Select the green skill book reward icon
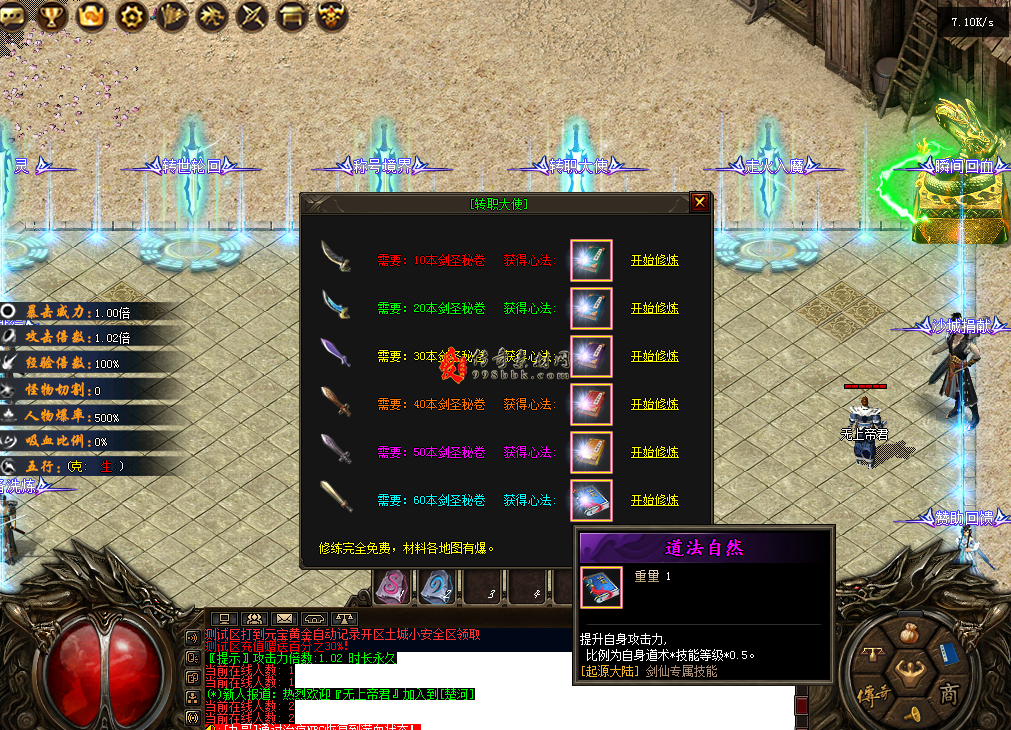Screen dimensions: 1011x730 pyautogui.click(x=591, y=260)
